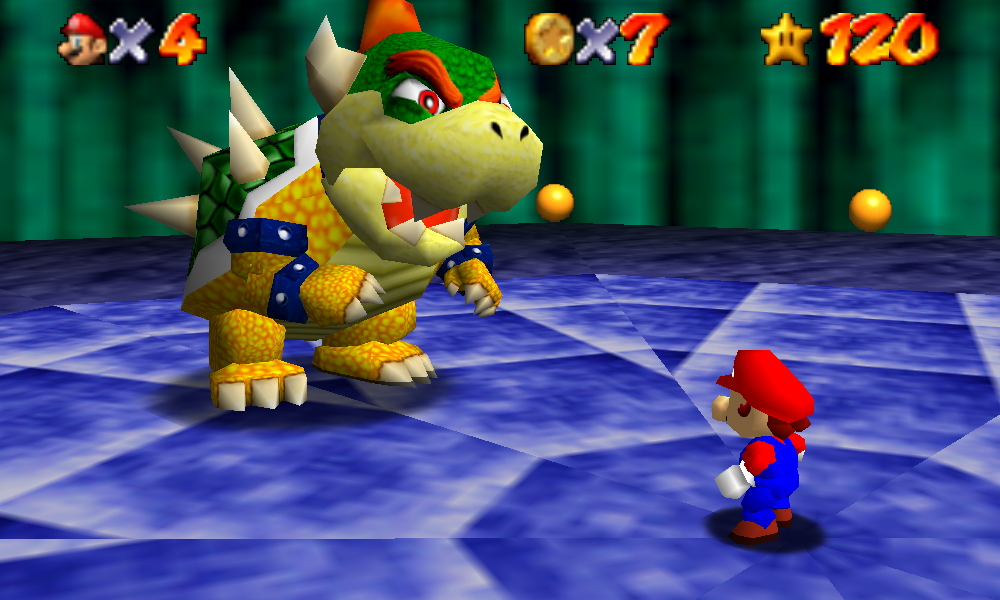
Task: Click the power star icon
Action: (787, 40)
